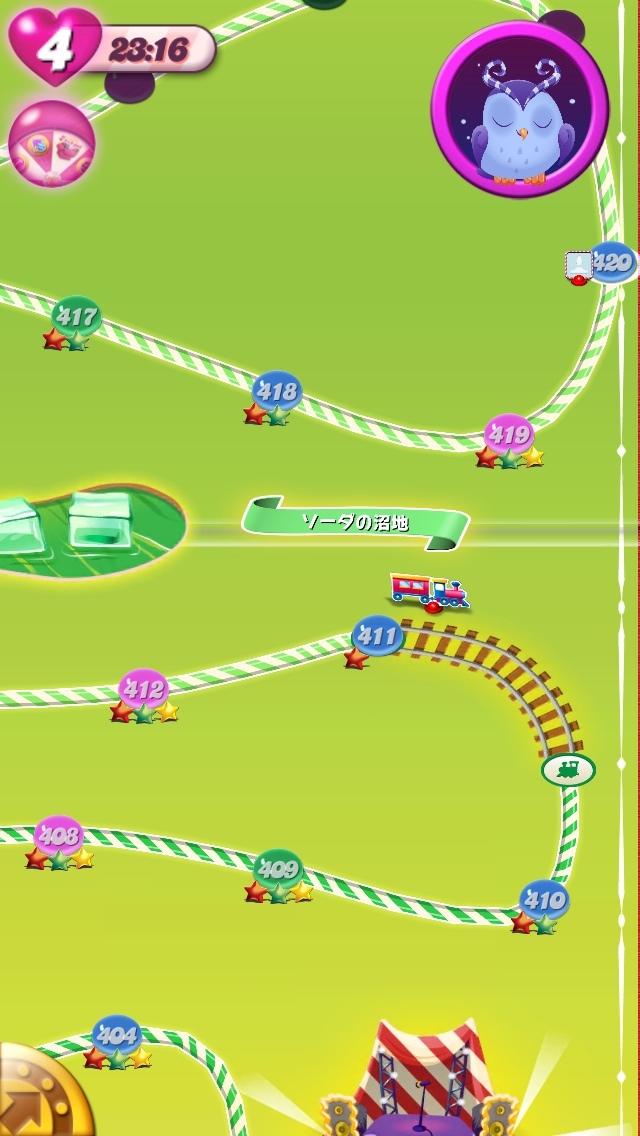Select level 418 node
The height and width of the screenshot is (1136, 640).
tap(277, 391)
